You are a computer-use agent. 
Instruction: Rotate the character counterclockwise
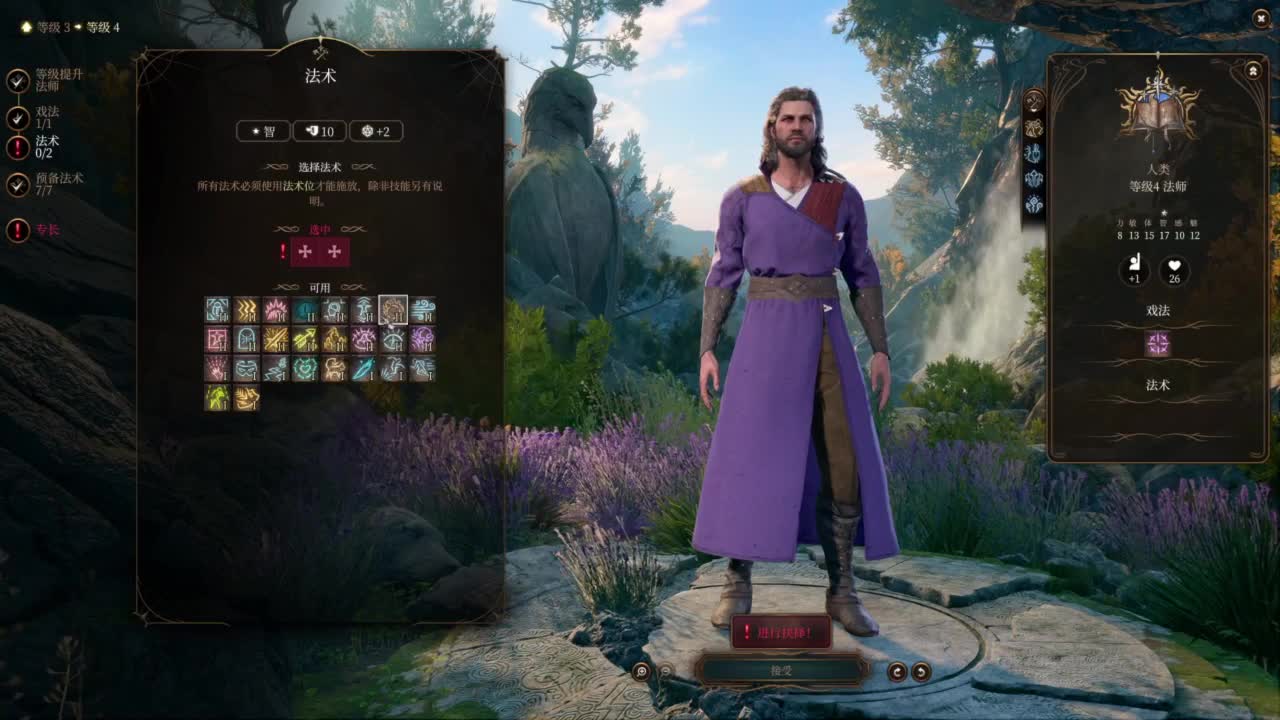tap(898, 671)
